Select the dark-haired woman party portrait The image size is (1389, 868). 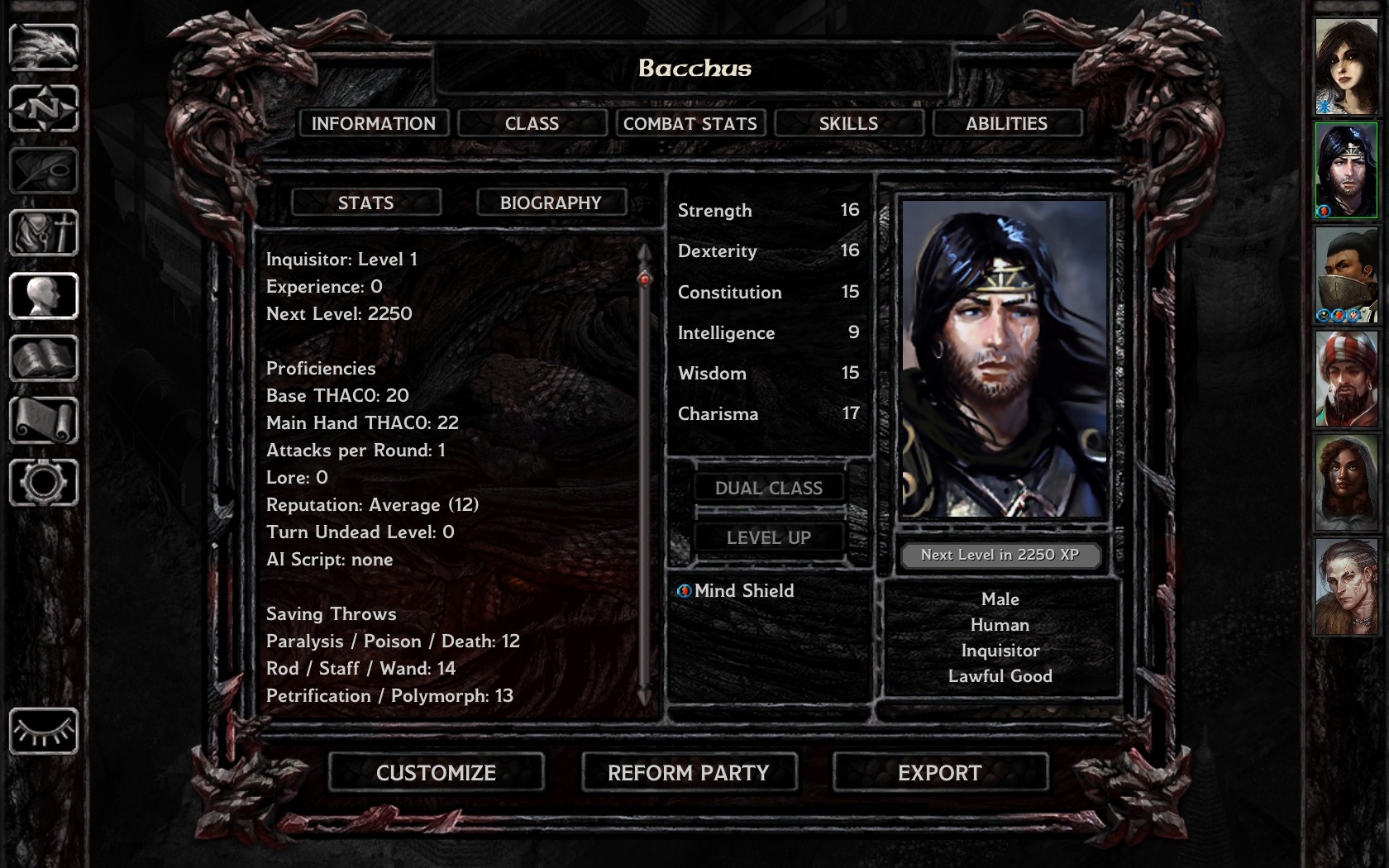point(1346,67)
